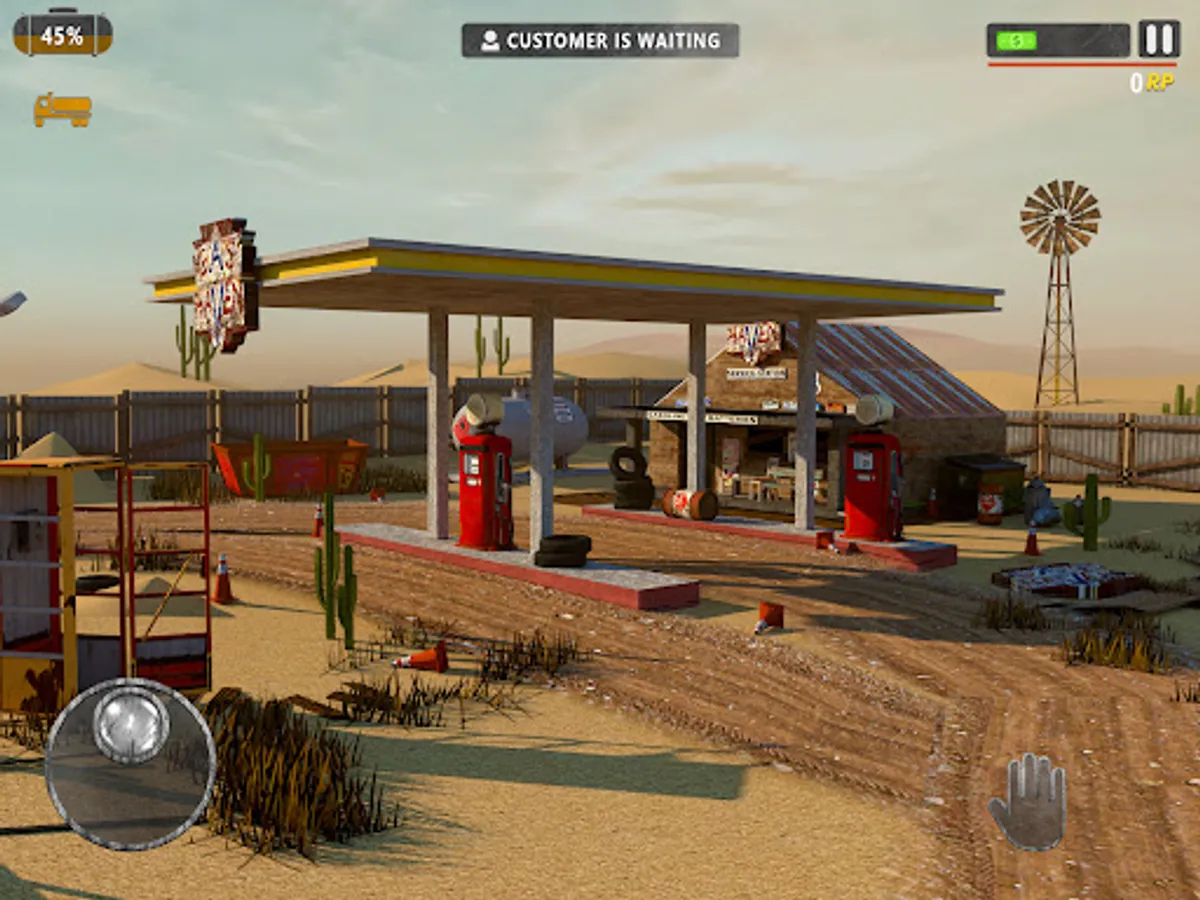
Task: Tap the hand interact button
Action: (1028, 802)
